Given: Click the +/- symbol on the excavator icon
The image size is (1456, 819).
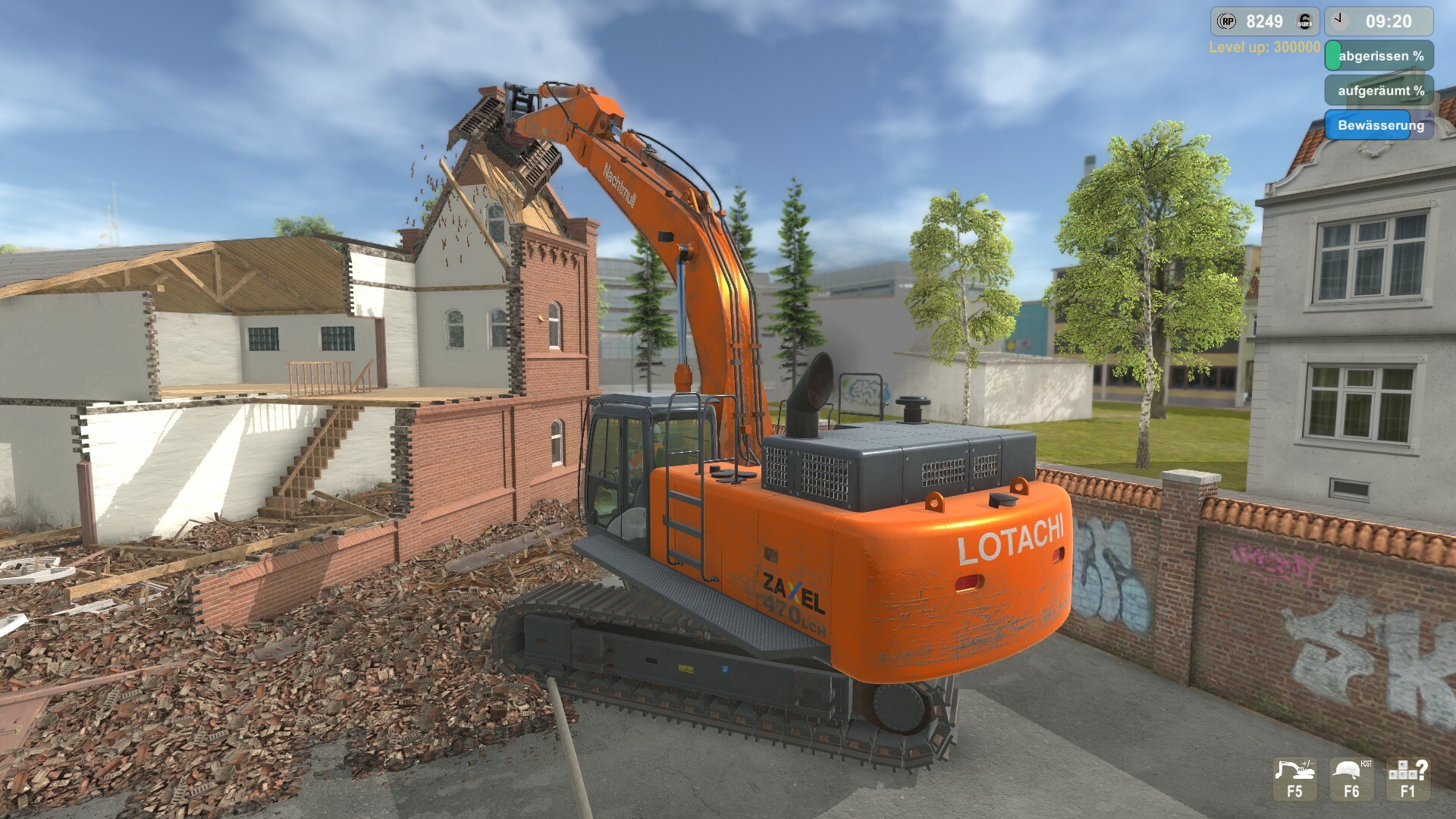Looking at the screenshot, I should coord(1308,764).
